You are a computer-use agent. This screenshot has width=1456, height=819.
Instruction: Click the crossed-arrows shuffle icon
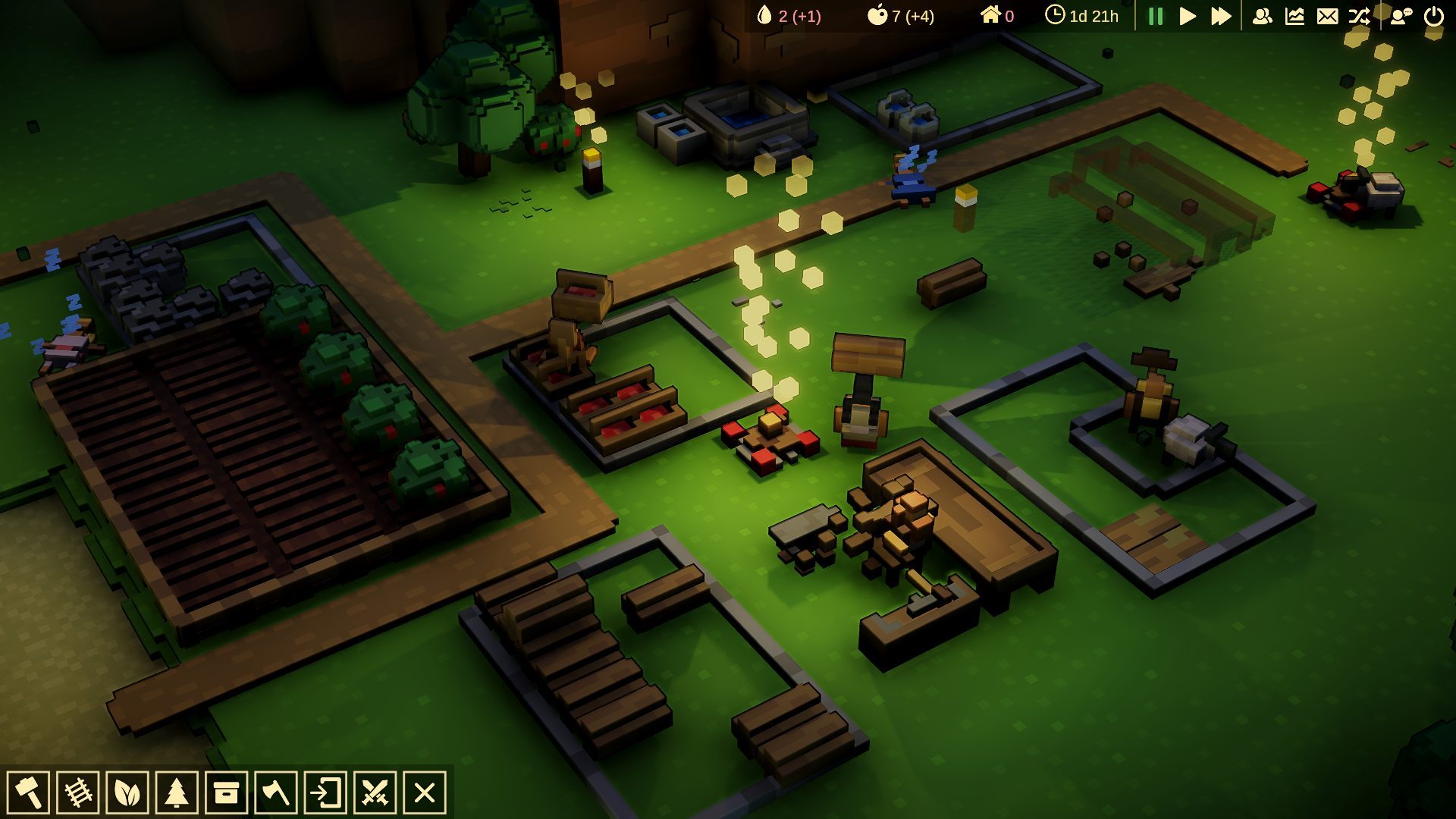pyautogui.click(x=1359, y=16)
